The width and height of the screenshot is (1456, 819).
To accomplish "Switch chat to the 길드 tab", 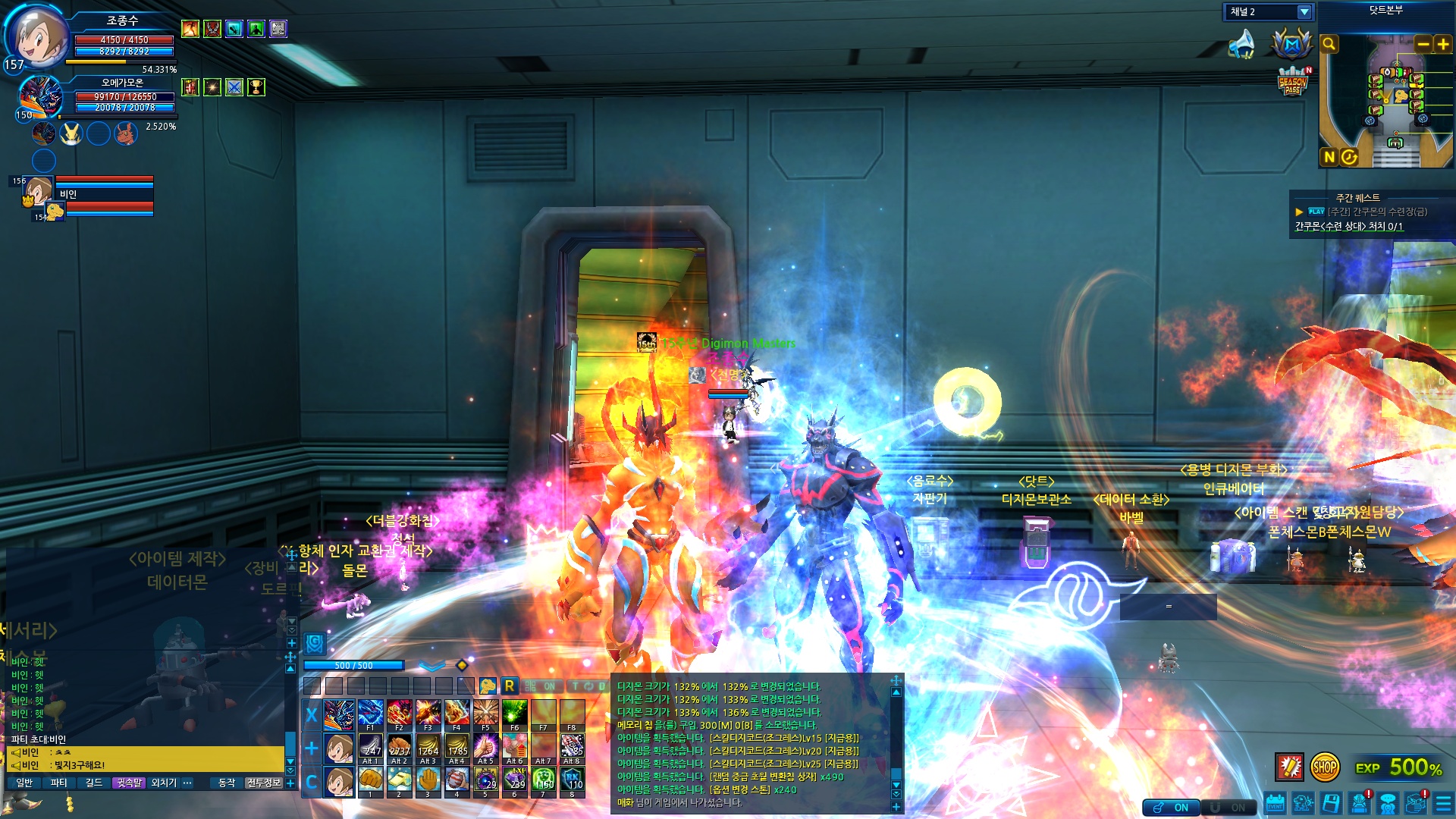I will click(x=93, y=783).
